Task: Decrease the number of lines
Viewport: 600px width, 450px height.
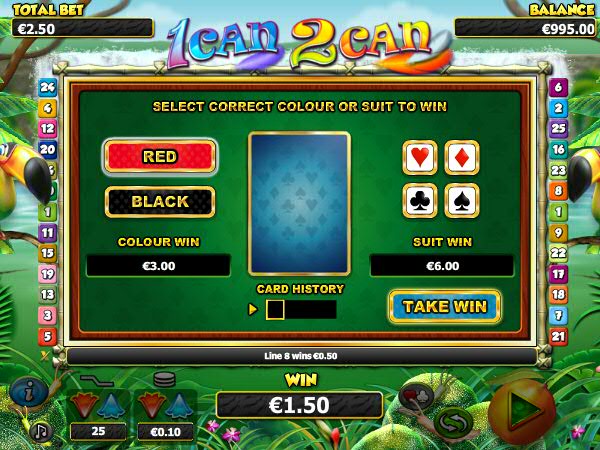Action: coord(87,406)
